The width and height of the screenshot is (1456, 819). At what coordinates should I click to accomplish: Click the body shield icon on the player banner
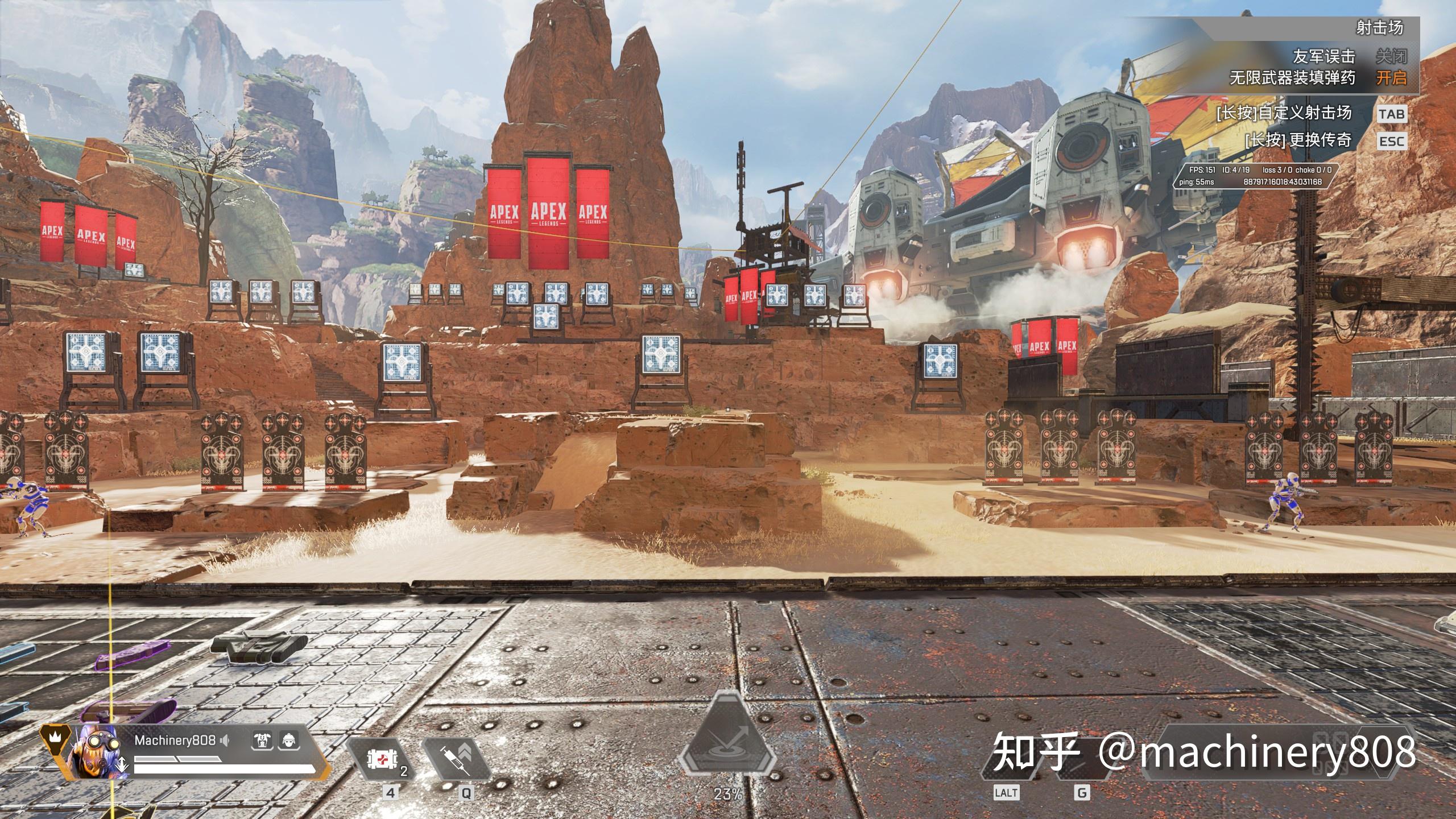click(263, 741)
